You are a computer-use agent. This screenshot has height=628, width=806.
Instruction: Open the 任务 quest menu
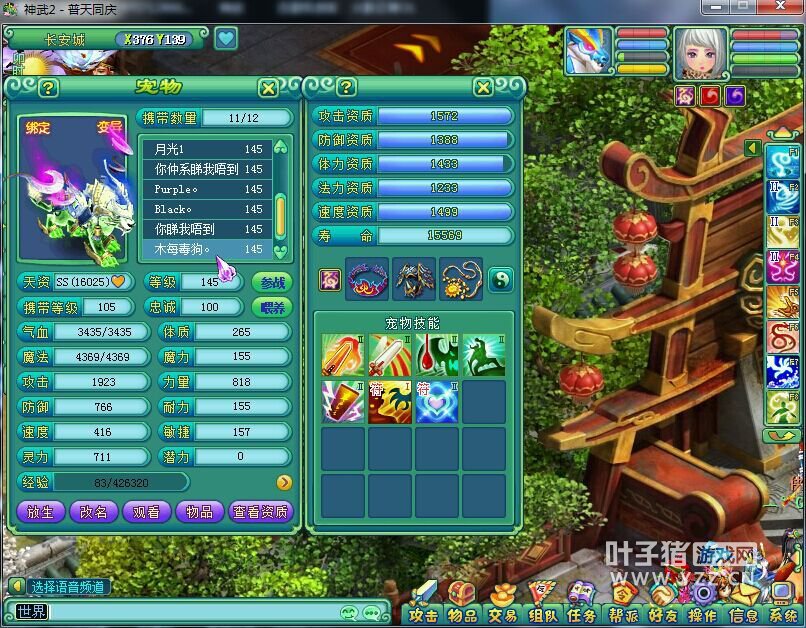[581, 614]
